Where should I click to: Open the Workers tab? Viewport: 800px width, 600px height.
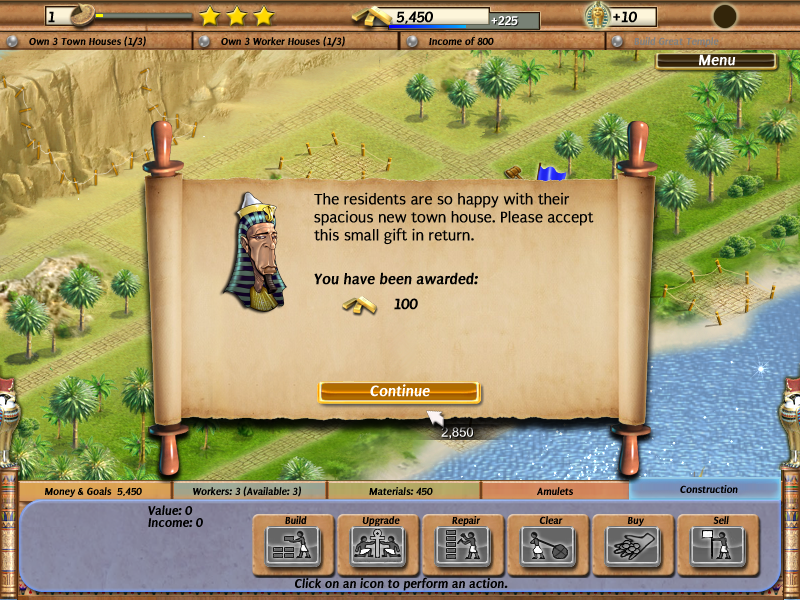[x=249, y=491]
